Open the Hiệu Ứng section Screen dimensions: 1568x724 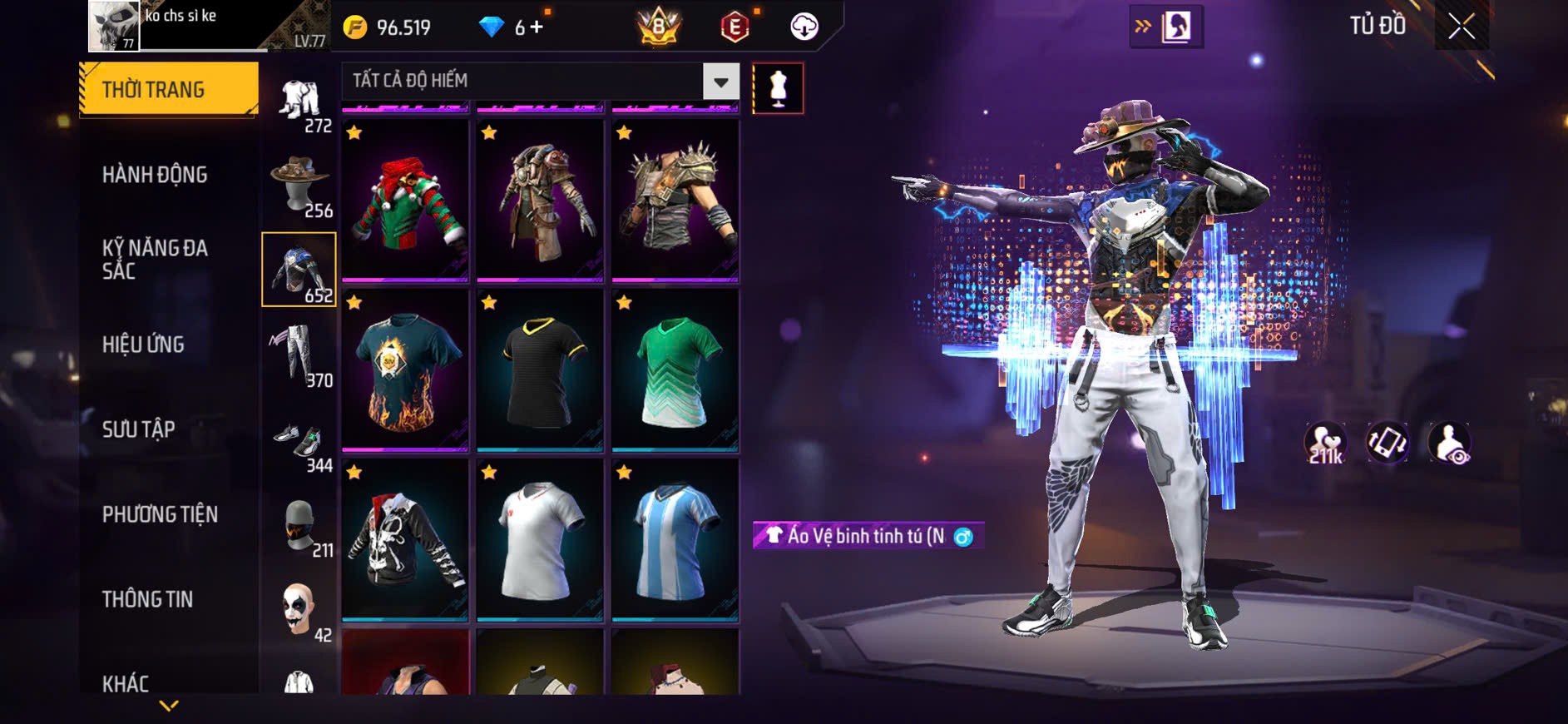(143, 345)
